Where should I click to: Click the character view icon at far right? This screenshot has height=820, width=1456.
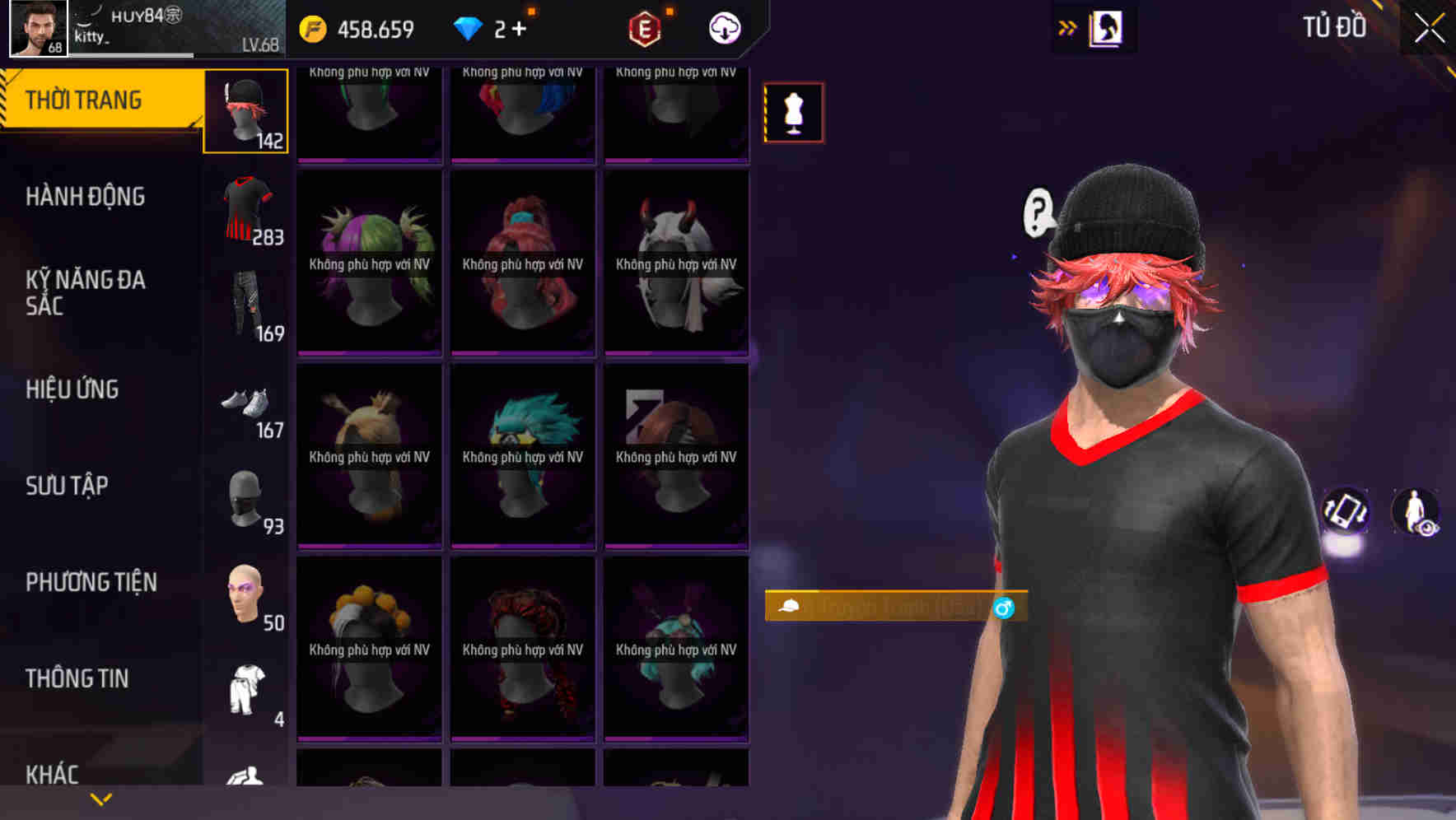click(x=1415, y=513)
